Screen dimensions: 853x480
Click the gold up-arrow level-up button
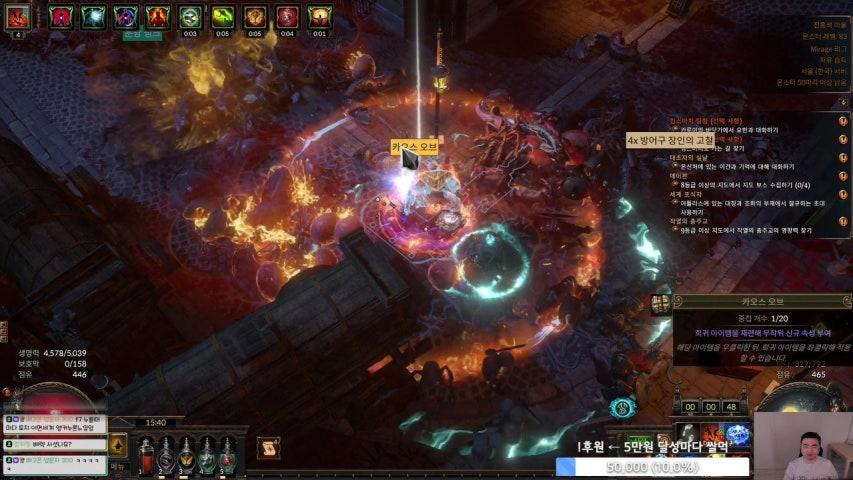tap(118, 444)
